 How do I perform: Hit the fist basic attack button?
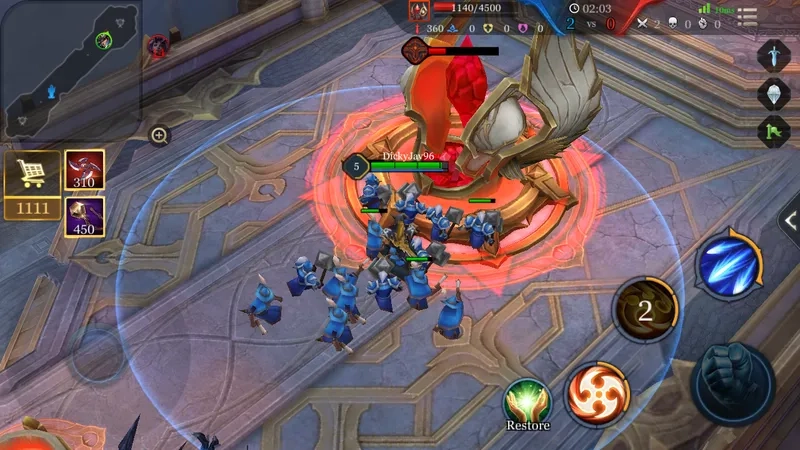733,384
